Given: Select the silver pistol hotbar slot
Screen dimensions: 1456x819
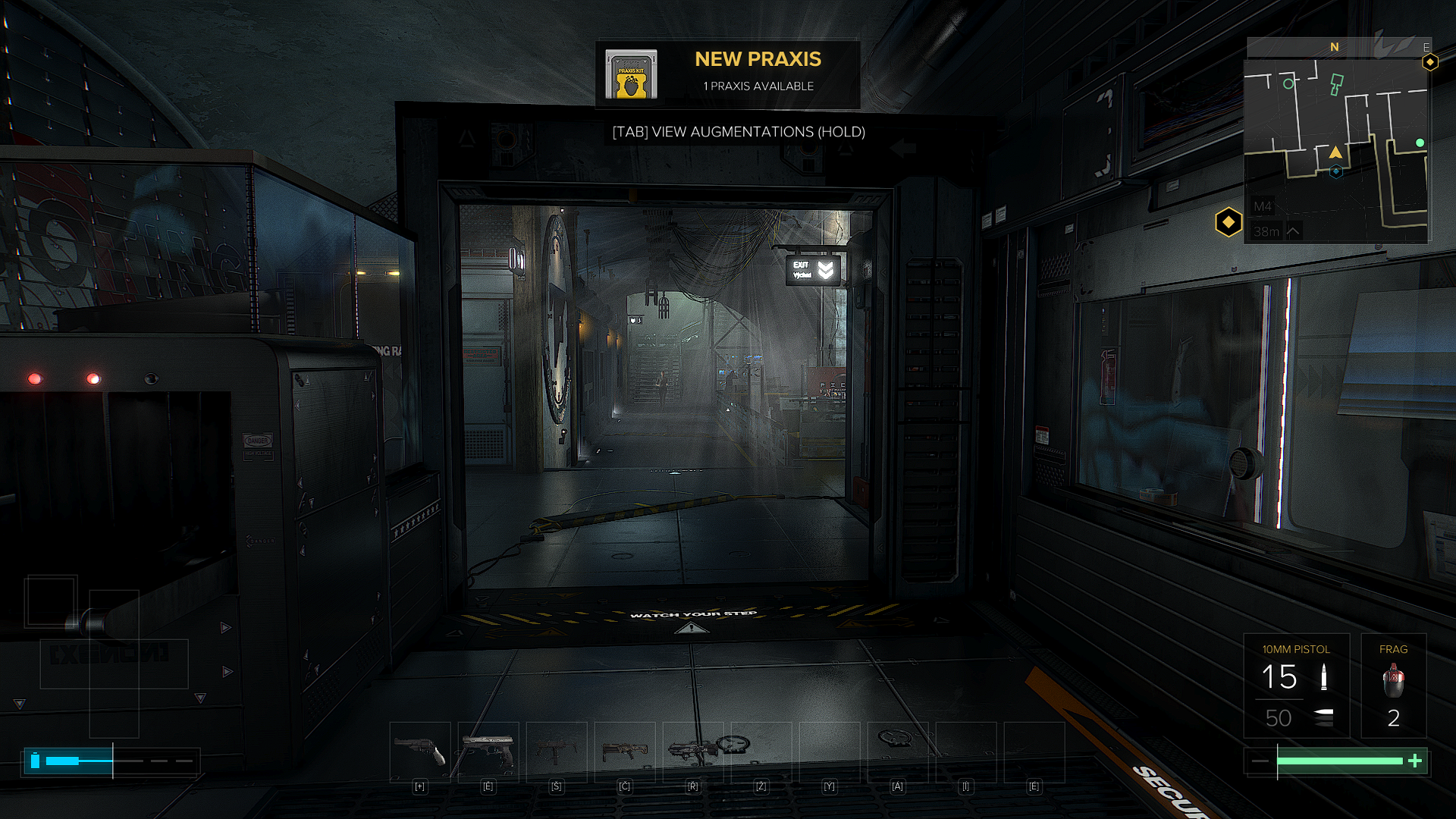Looking at the screenshot, I should point(488,752).
